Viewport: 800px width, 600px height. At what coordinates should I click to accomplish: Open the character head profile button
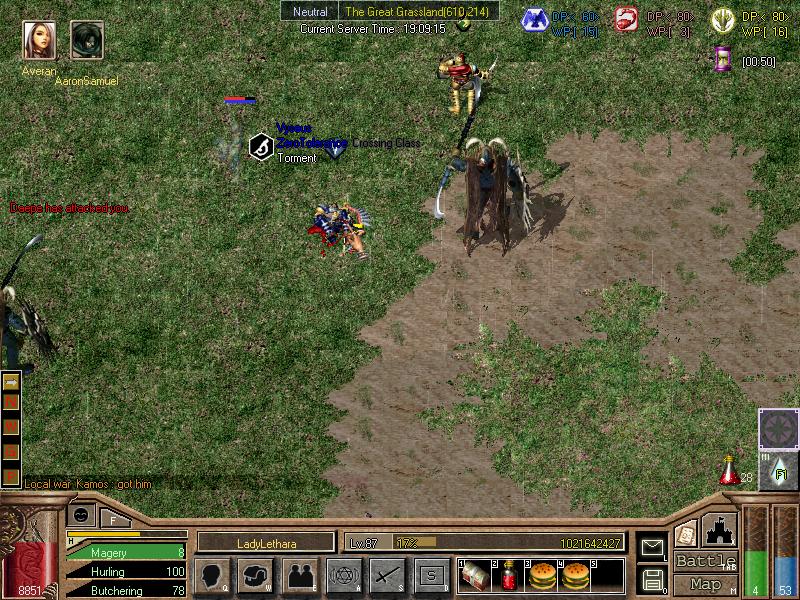pyautogui.click(x=212, y=575)
